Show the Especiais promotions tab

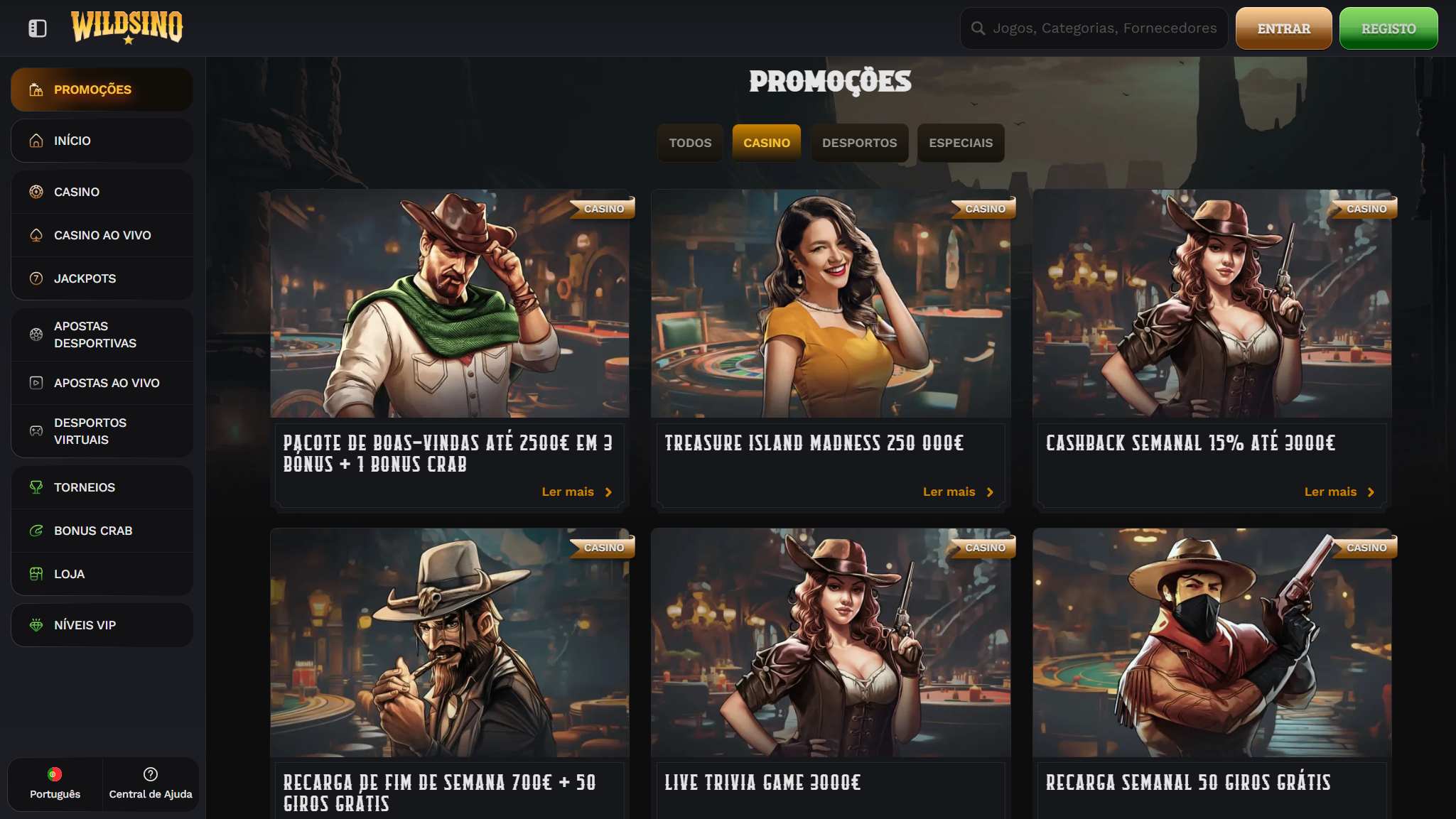pos(961,143)
